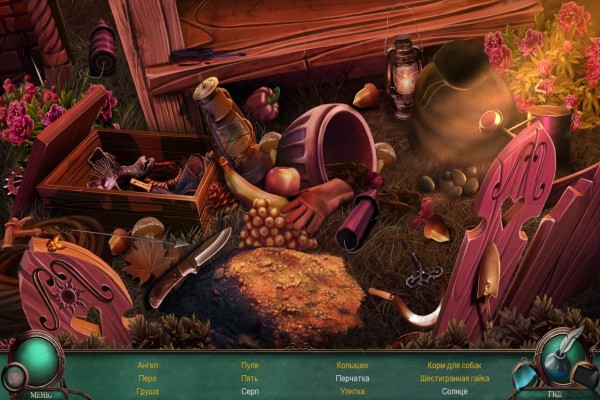Select the word Перо in the item list

coord(148,379)
